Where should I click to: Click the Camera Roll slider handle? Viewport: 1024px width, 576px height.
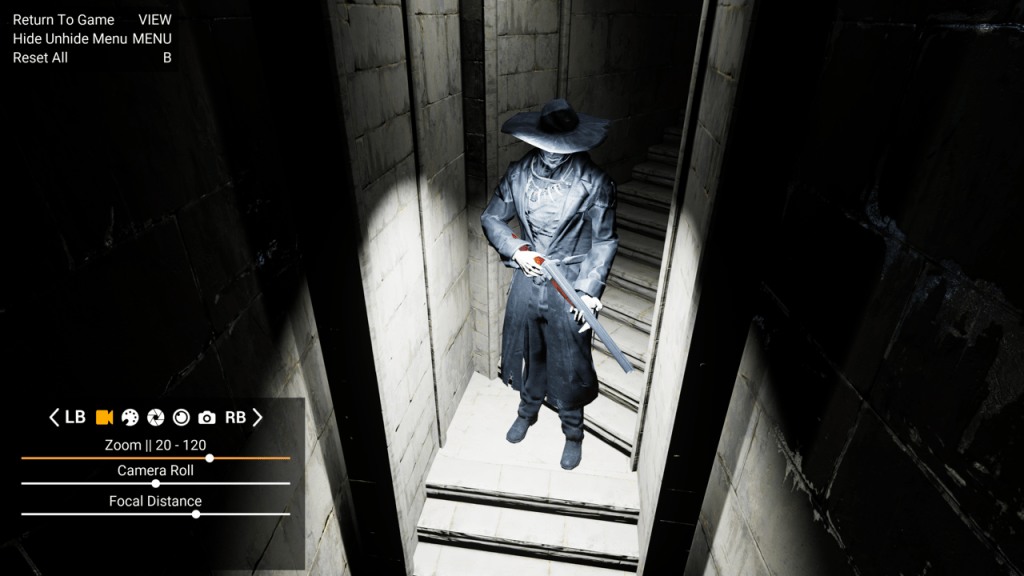point(155,483)
